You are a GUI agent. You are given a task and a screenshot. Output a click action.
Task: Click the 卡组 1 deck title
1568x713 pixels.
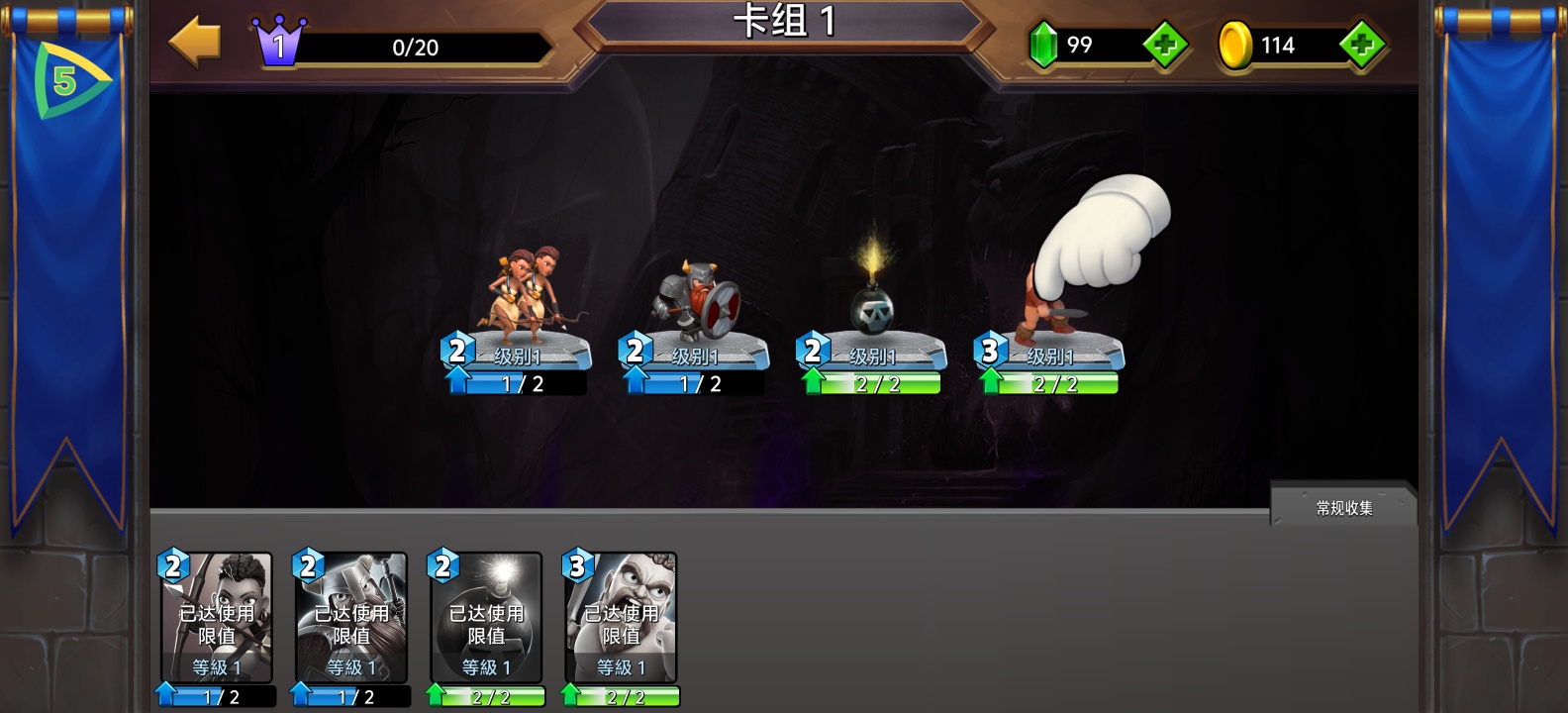(784, 22)
